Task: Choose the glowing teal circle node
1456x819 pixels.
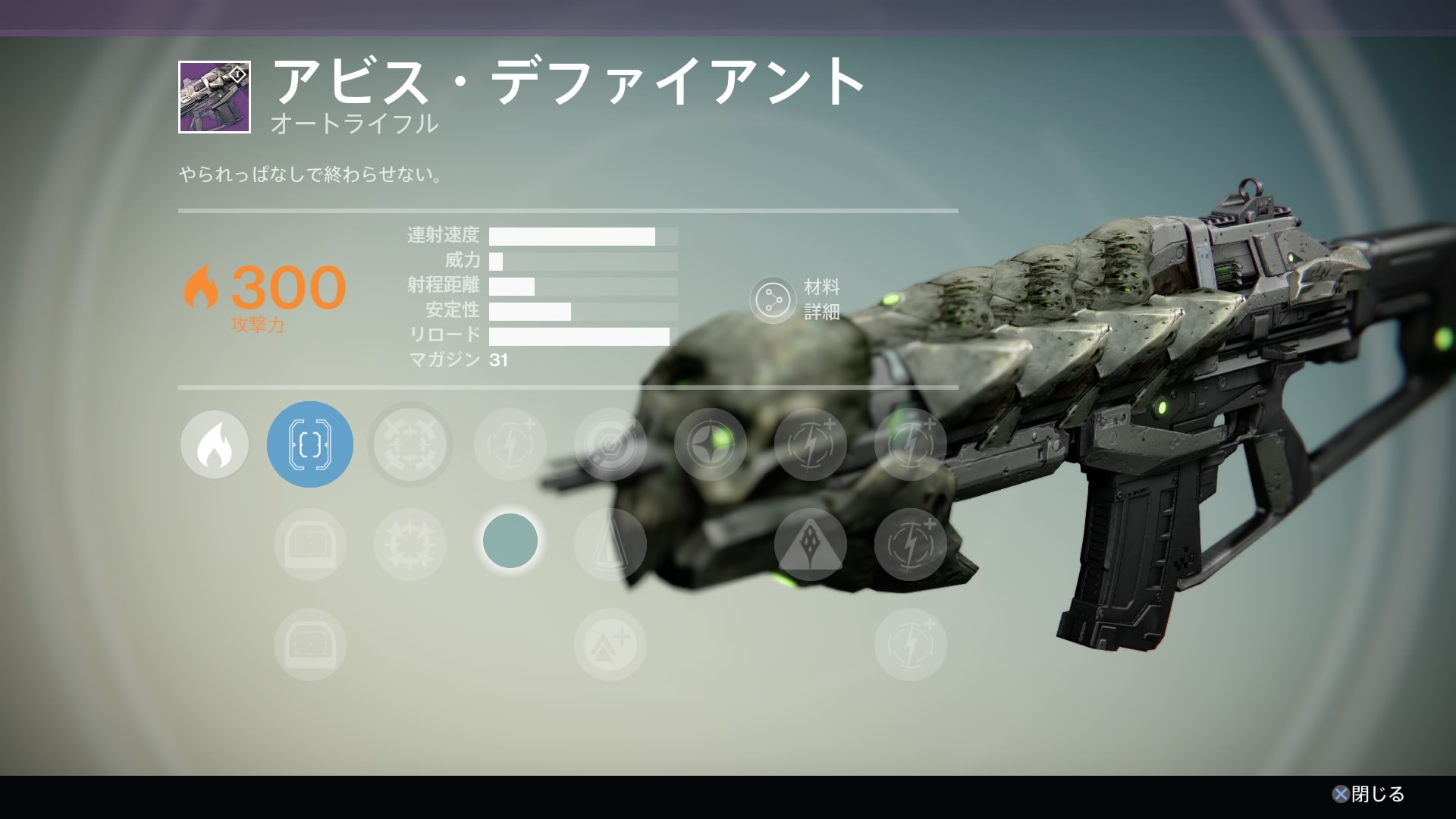Action: pyautogui.click(x=510, y=541)
